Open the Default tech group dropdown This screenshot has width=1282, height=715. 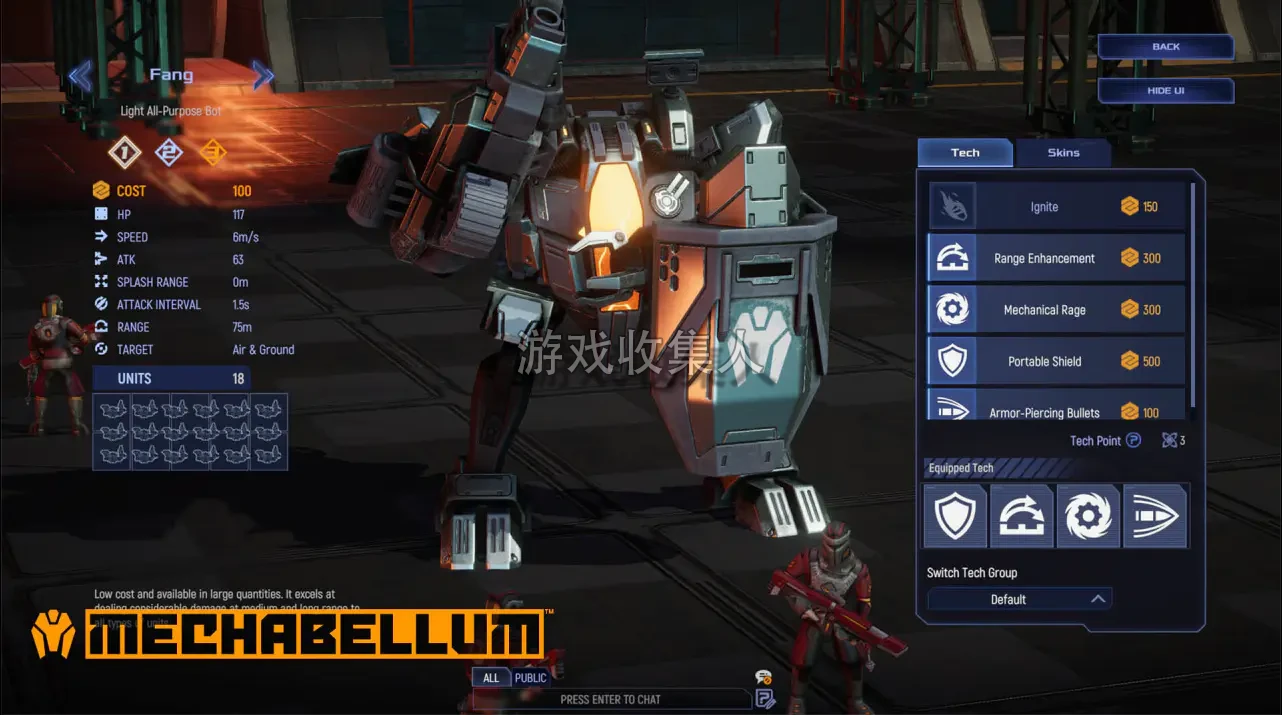coord(1019,599)
